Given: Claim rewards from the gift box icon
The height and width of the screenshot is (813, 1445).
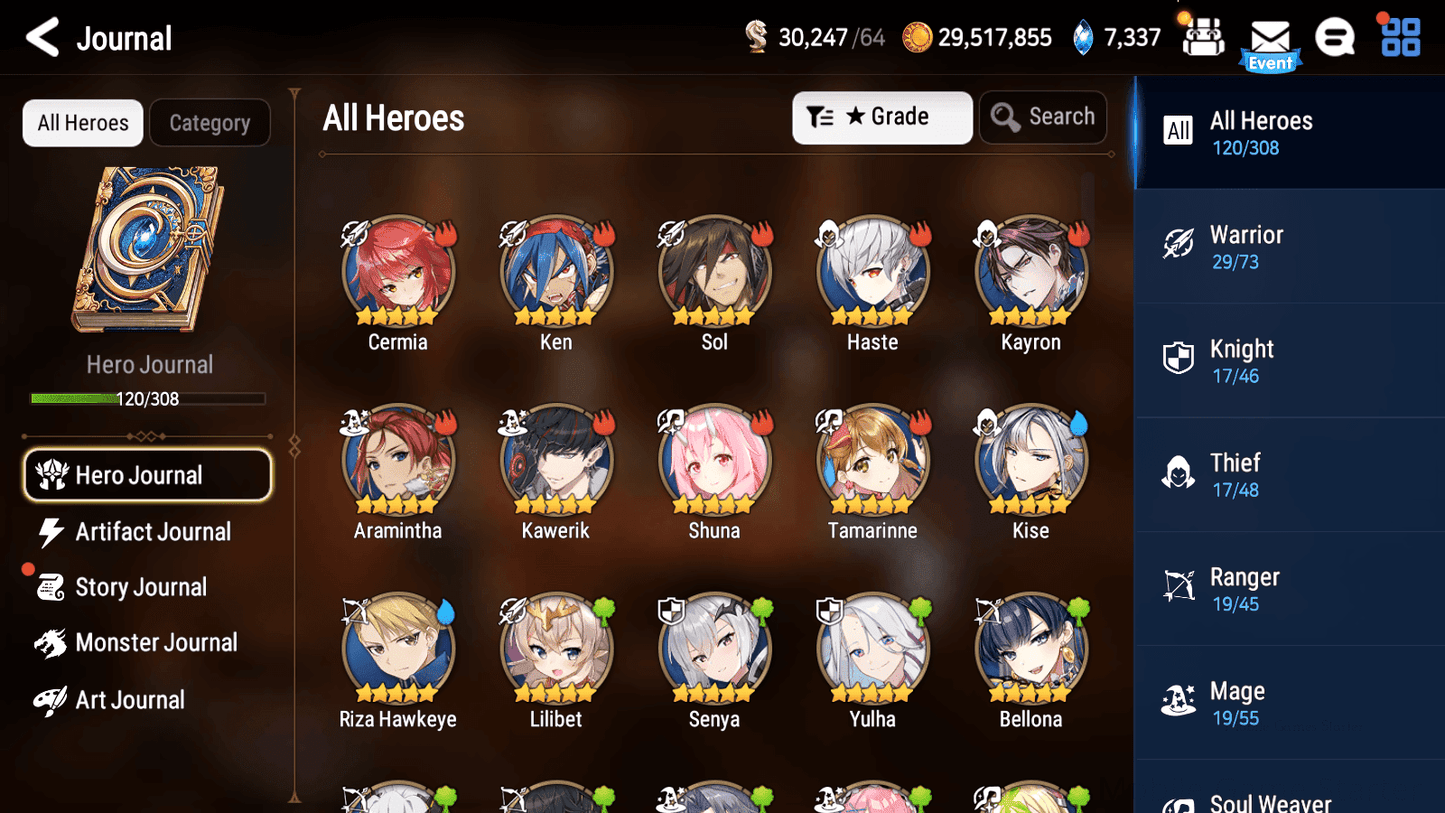Looking at the screenshot, I should tap(1201, 38).
